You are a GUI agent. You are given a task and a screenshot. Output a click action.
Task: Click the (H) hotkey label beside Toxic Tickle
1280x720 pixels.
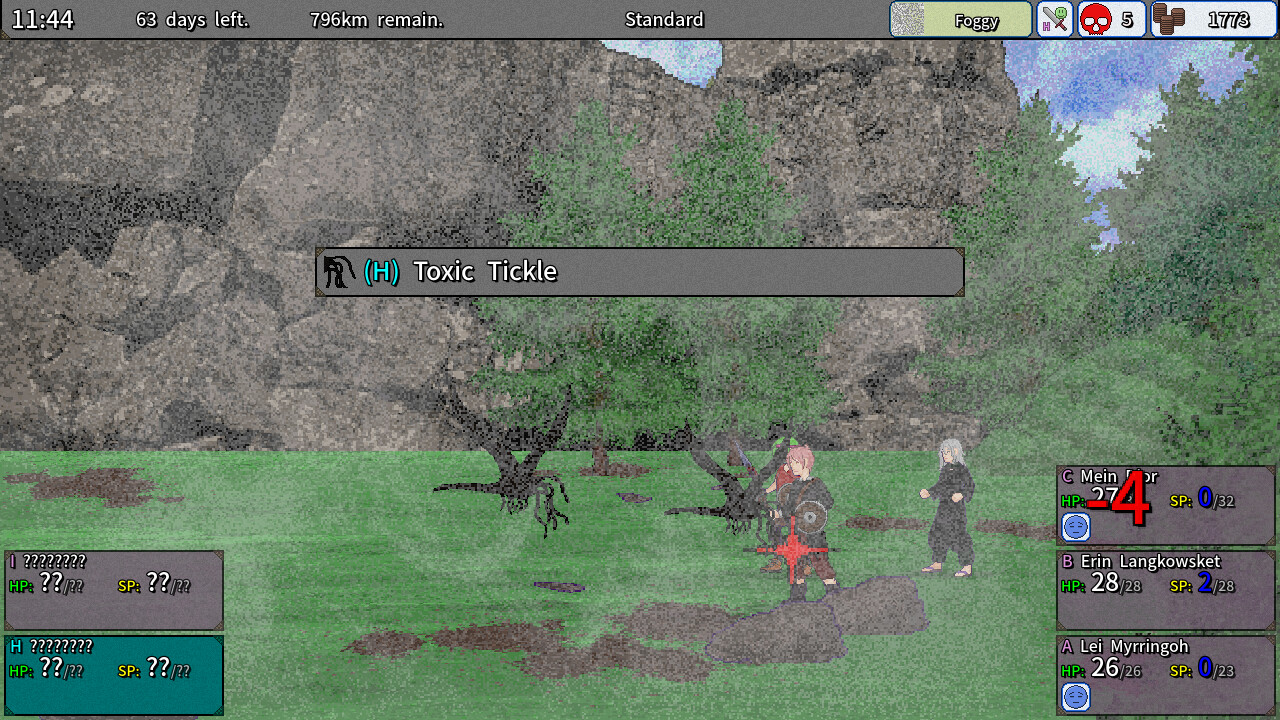click(380, 271)
